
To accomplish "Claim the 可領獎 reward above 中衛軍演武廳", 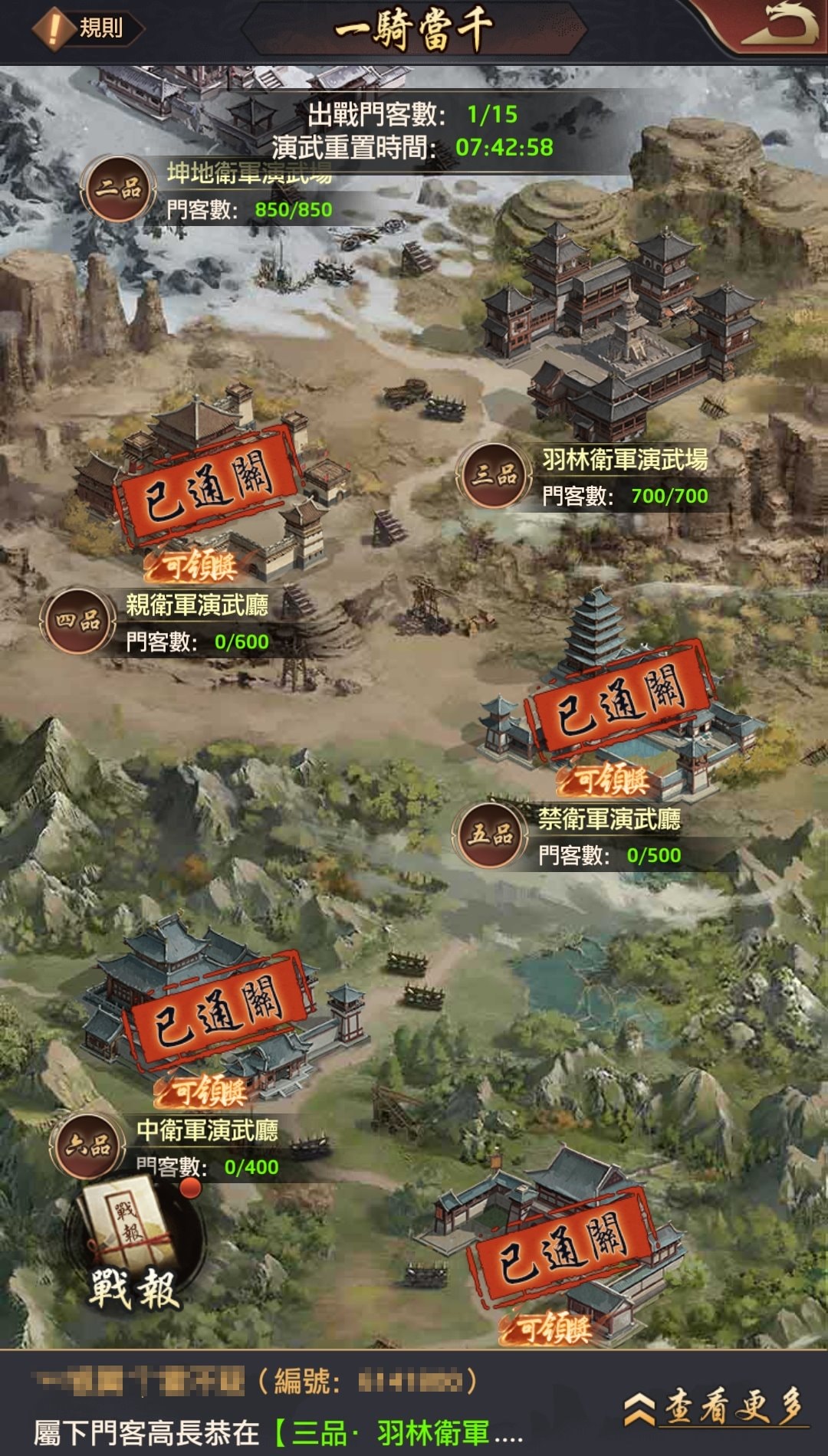I will click(202, 1091).
